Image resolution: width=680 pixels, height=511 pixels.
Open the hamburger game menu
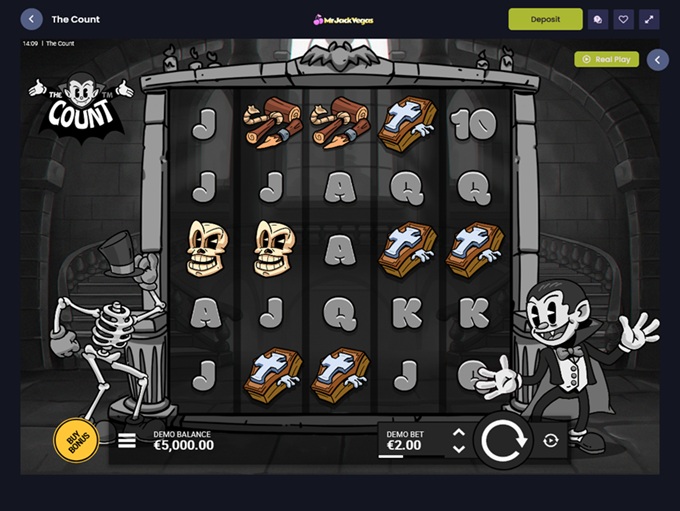tap(127, 440)
